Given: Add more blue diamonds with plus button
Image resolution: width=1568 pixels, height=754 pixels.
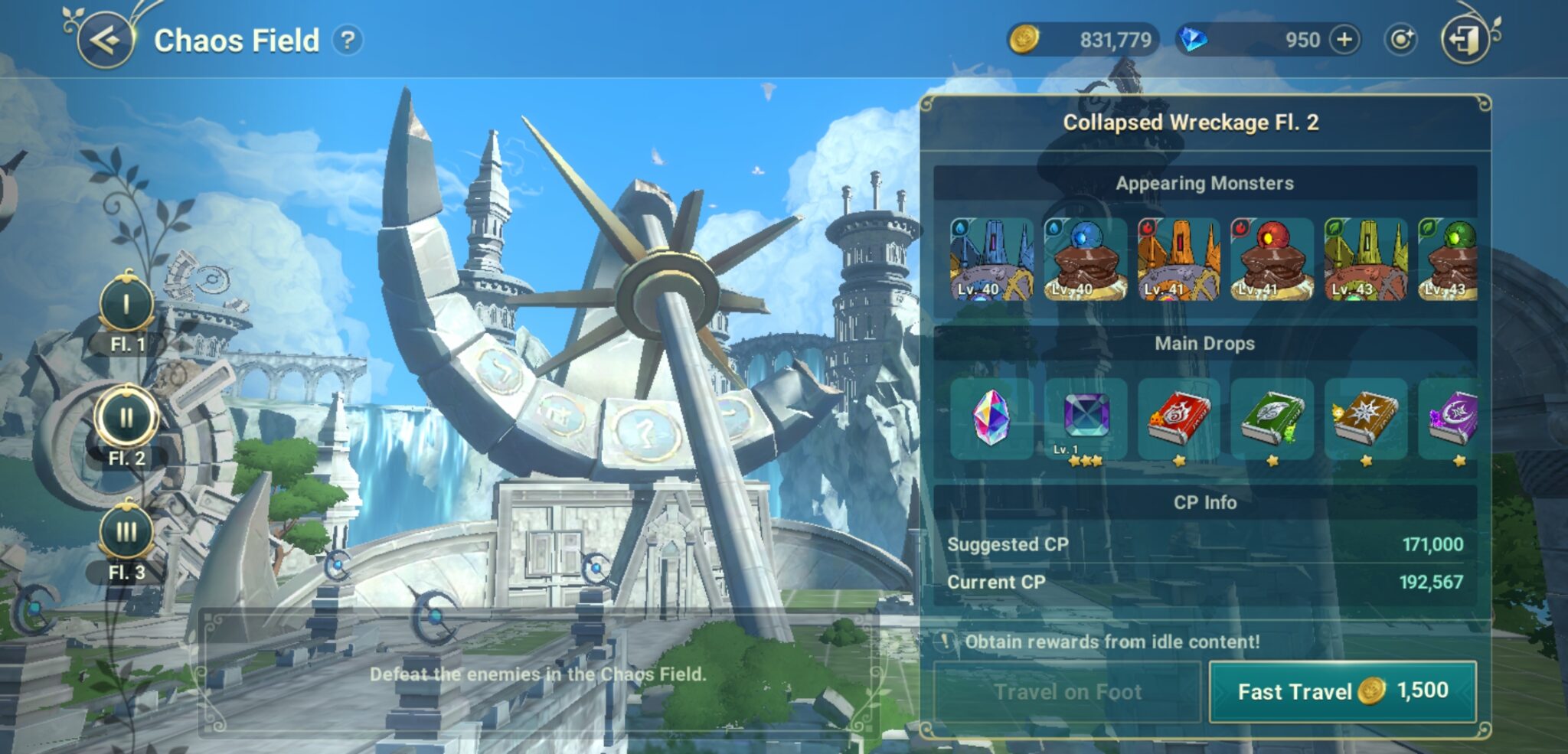Looking at the screenshot, I should click(x=1345, y=40).
